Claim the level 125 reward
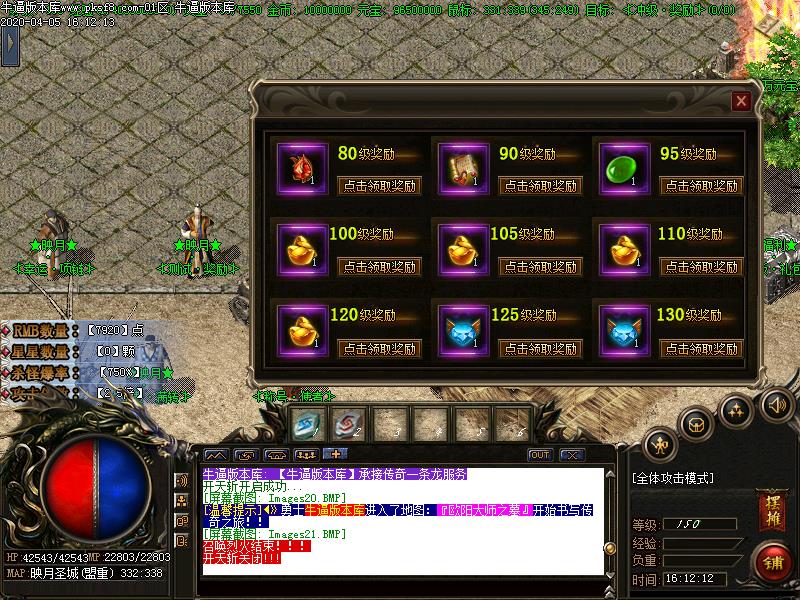 [x=540, y=348]
